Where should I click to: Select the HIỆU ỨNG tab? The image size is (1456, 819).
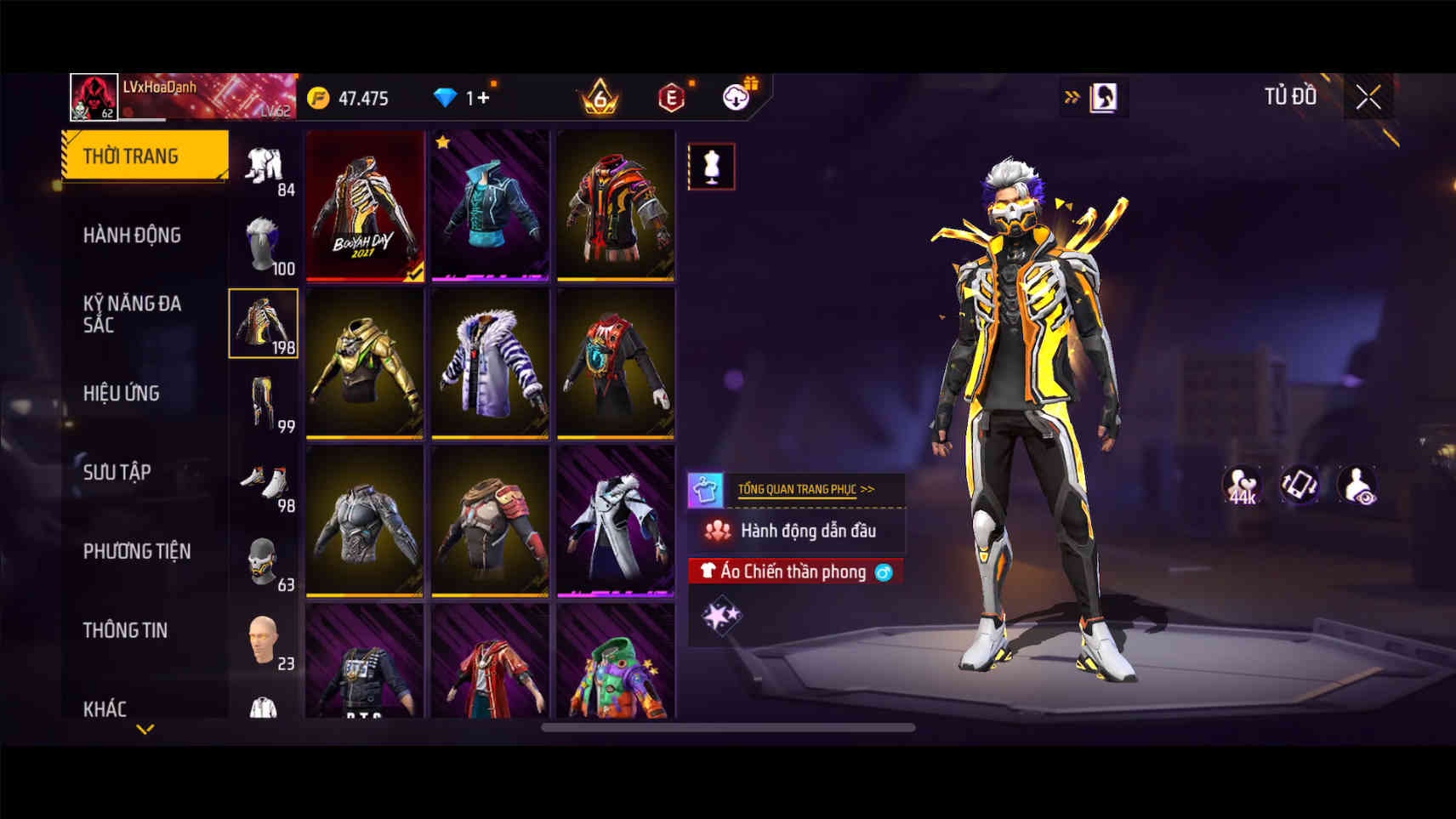pos(122,393)
